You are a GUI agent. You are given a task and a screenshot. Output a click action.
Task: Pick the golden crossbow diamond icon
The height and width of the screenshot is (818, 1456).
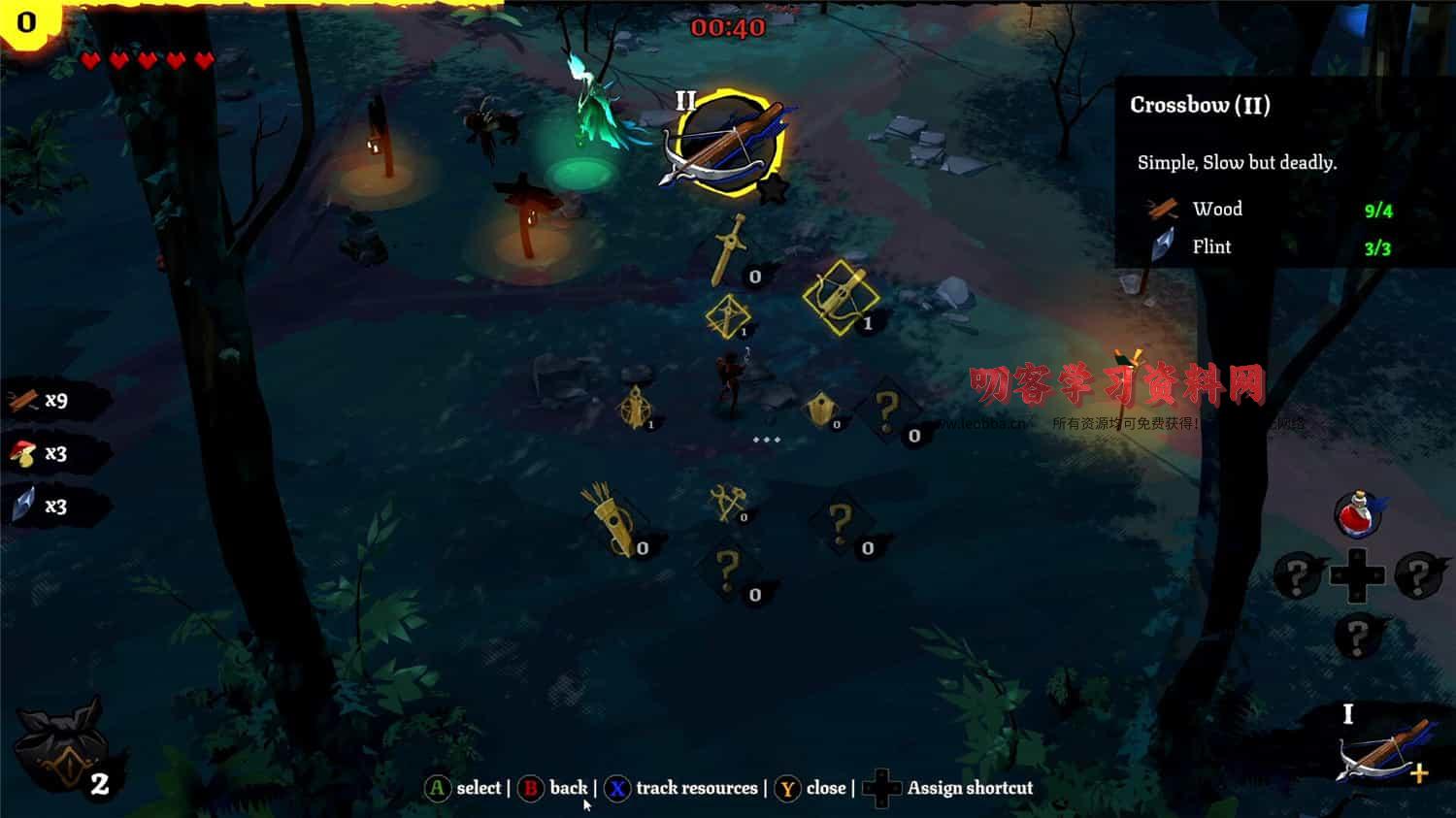click(841, 296)
